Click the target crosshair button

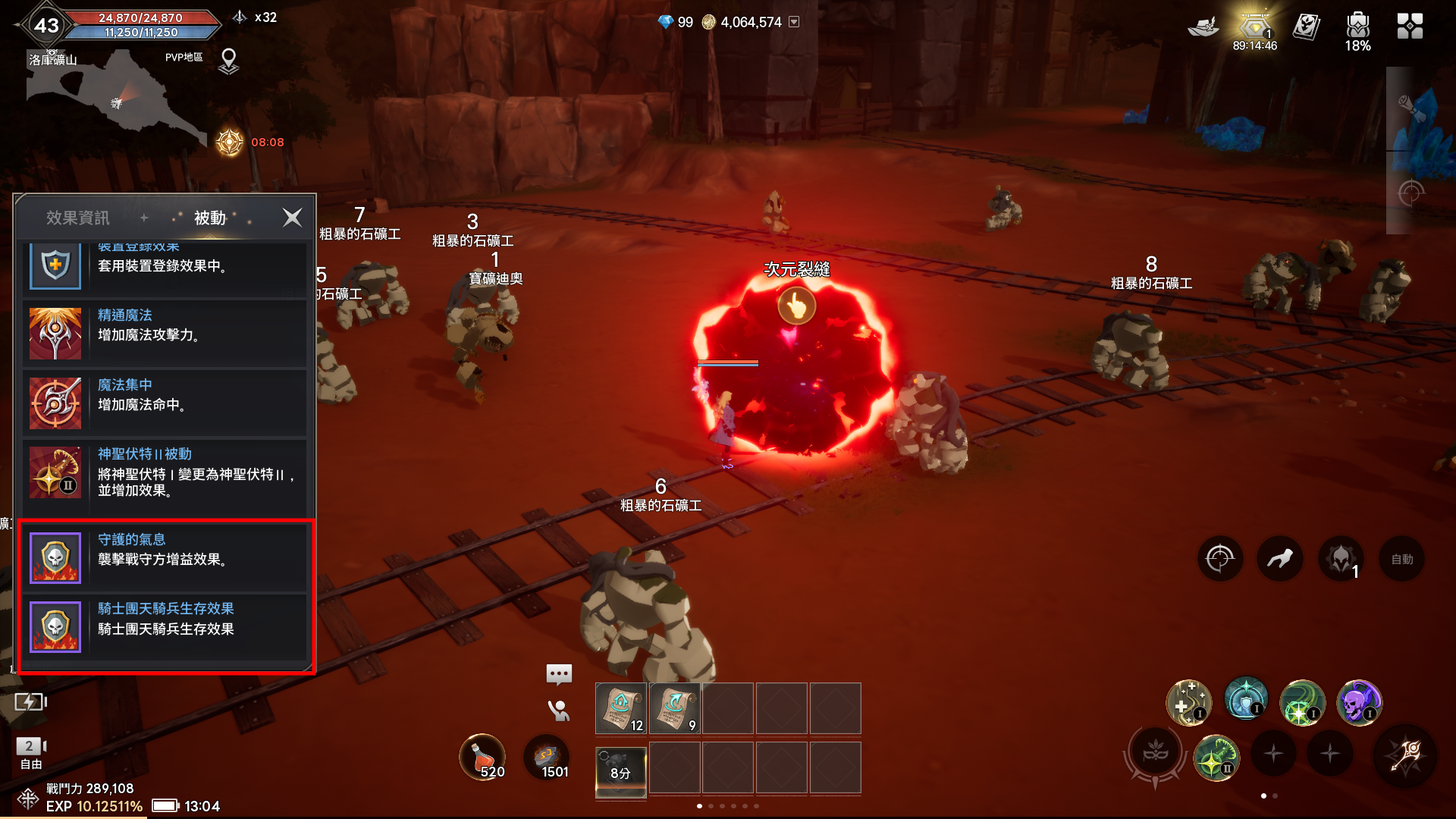pyautogui.click(x=1220, y=560)
